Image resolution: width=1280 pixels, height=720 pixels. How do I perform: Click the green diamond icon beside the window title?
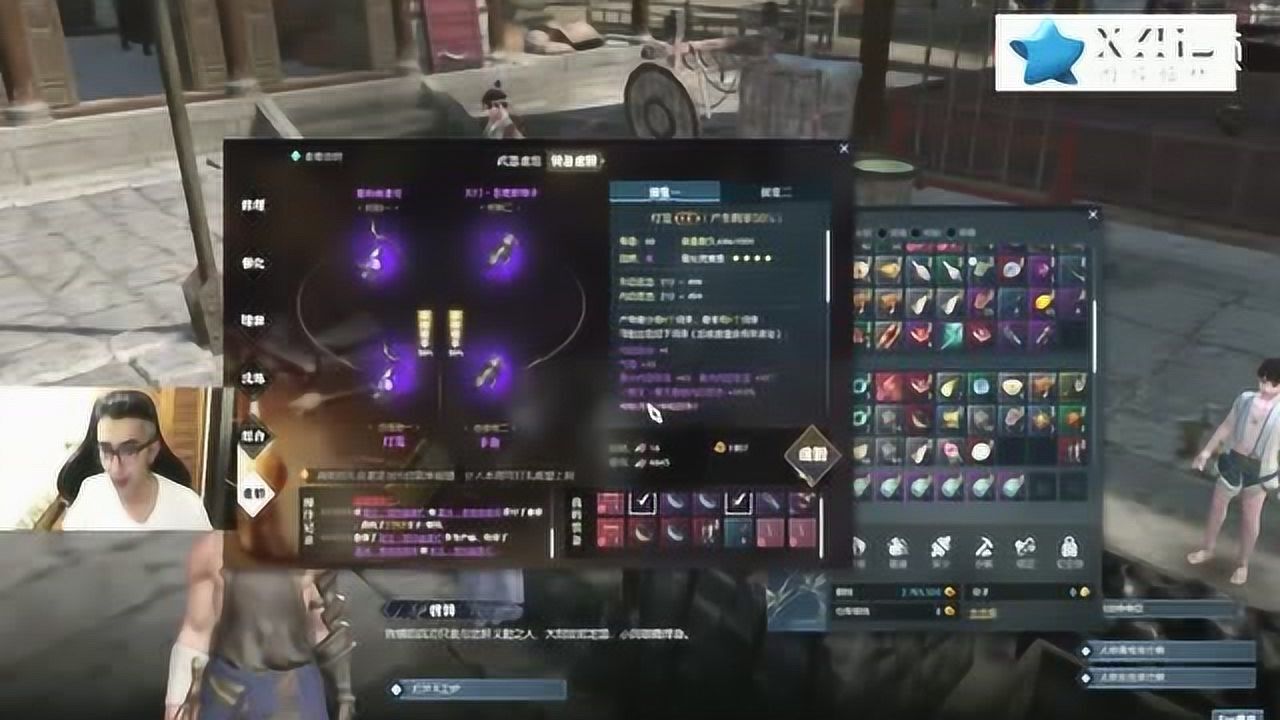(296, 155)
